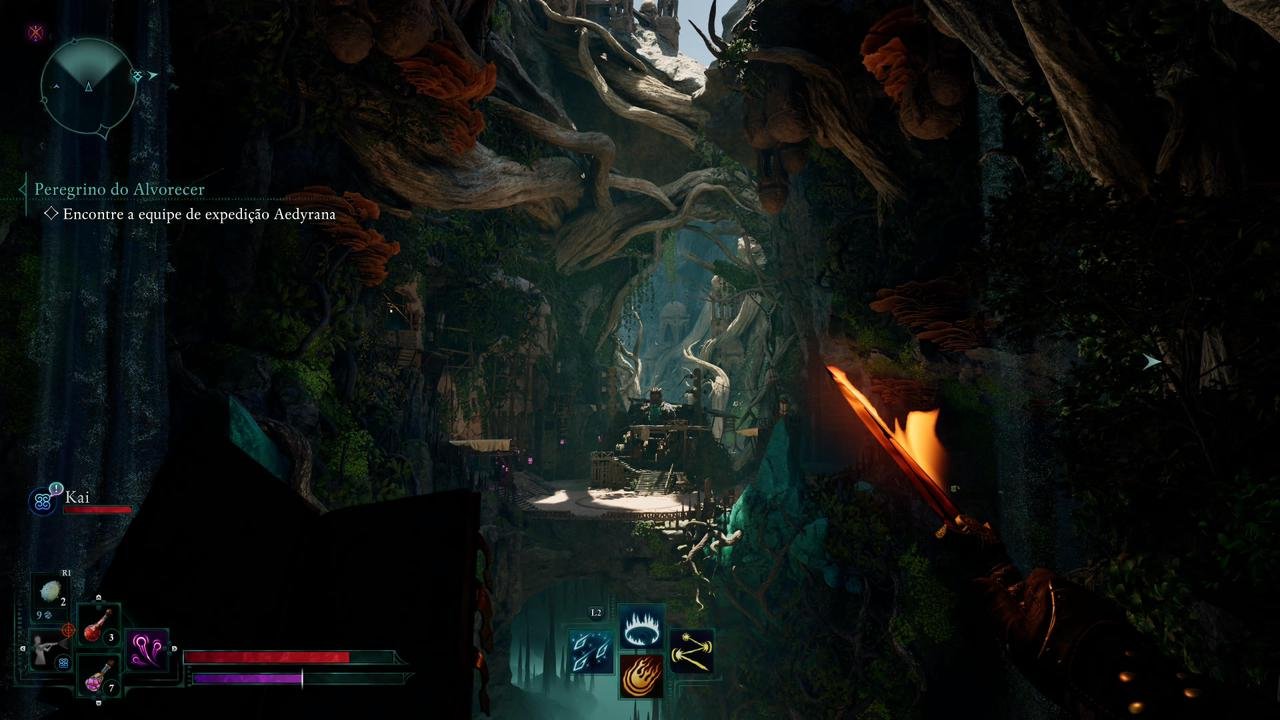This screenshot has width=1280, height=720.
Task: Open the circular minimap
Action: (88, 86)
